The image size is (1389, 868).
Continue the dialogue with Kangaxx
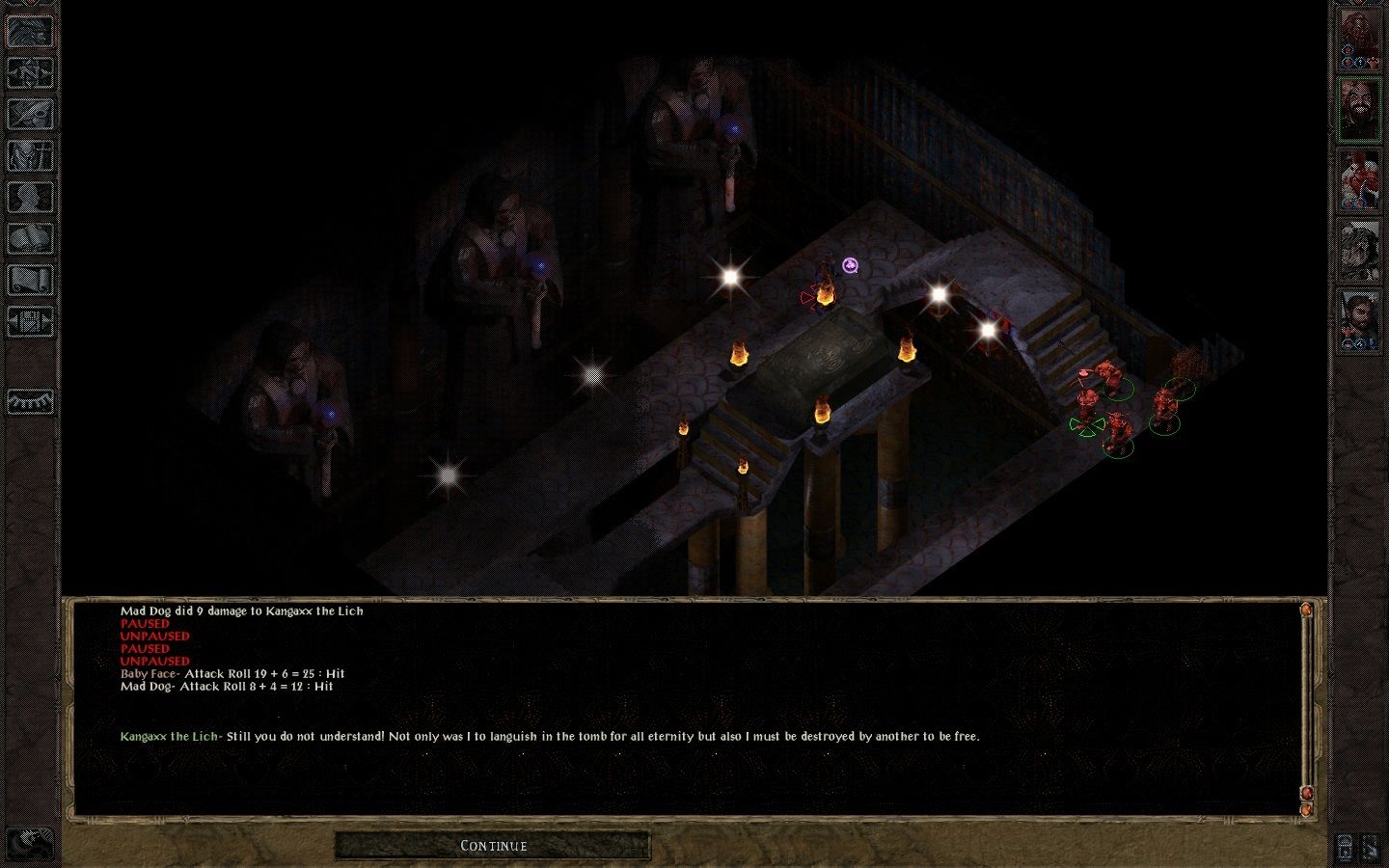[x=493, y=846]
